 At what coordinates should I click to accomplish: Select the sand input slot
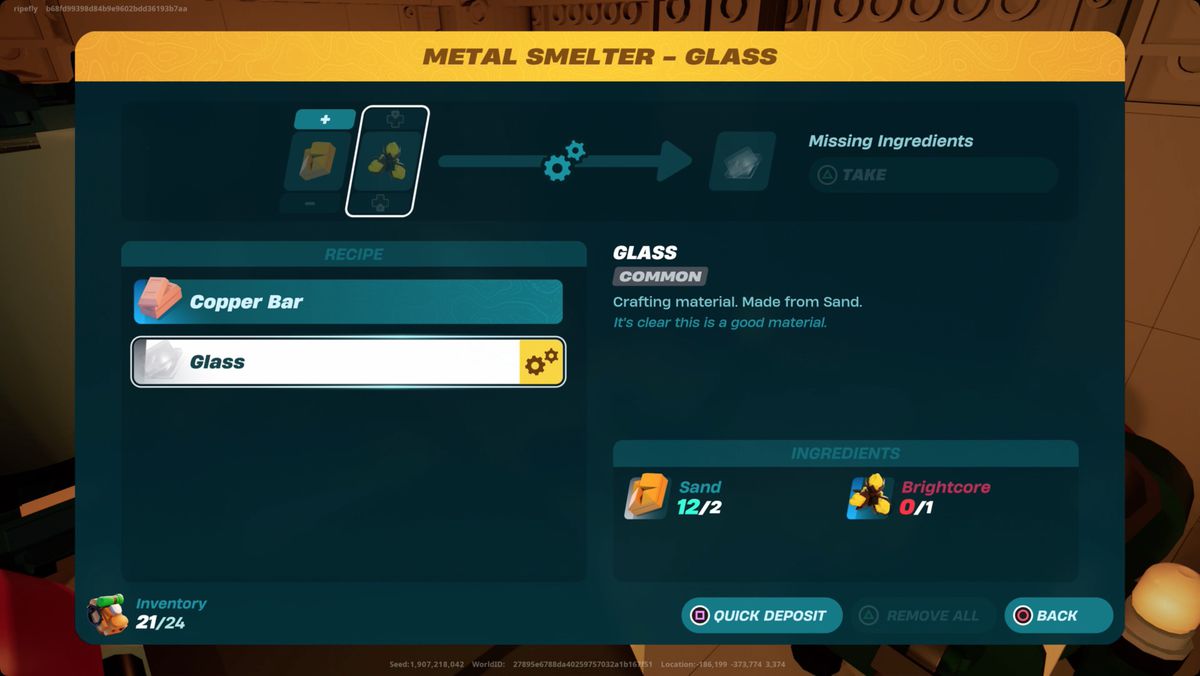click(x=318, y=161)
